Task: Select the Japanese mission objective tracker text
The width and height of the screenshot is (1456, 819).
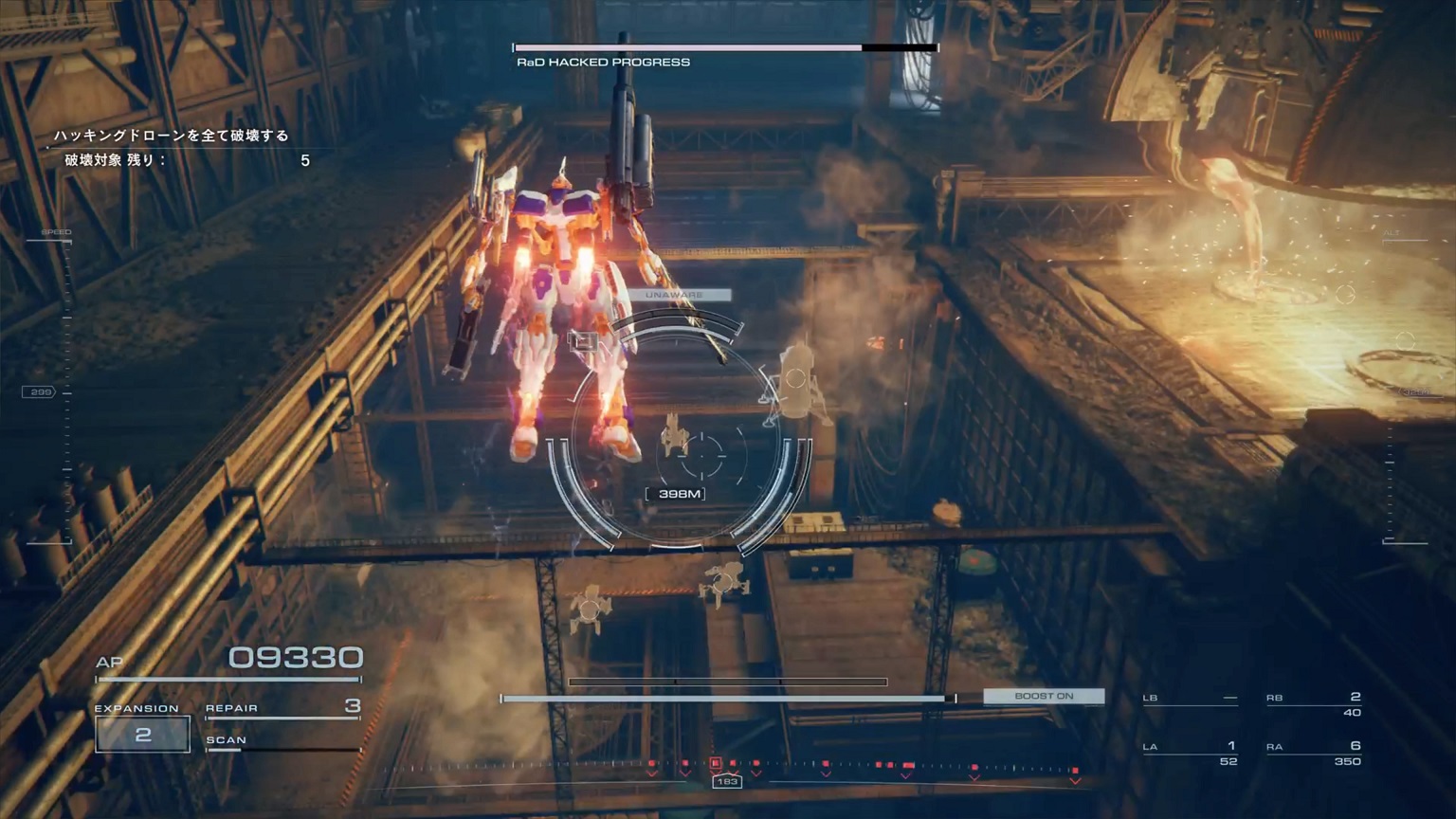Action: 172,136
